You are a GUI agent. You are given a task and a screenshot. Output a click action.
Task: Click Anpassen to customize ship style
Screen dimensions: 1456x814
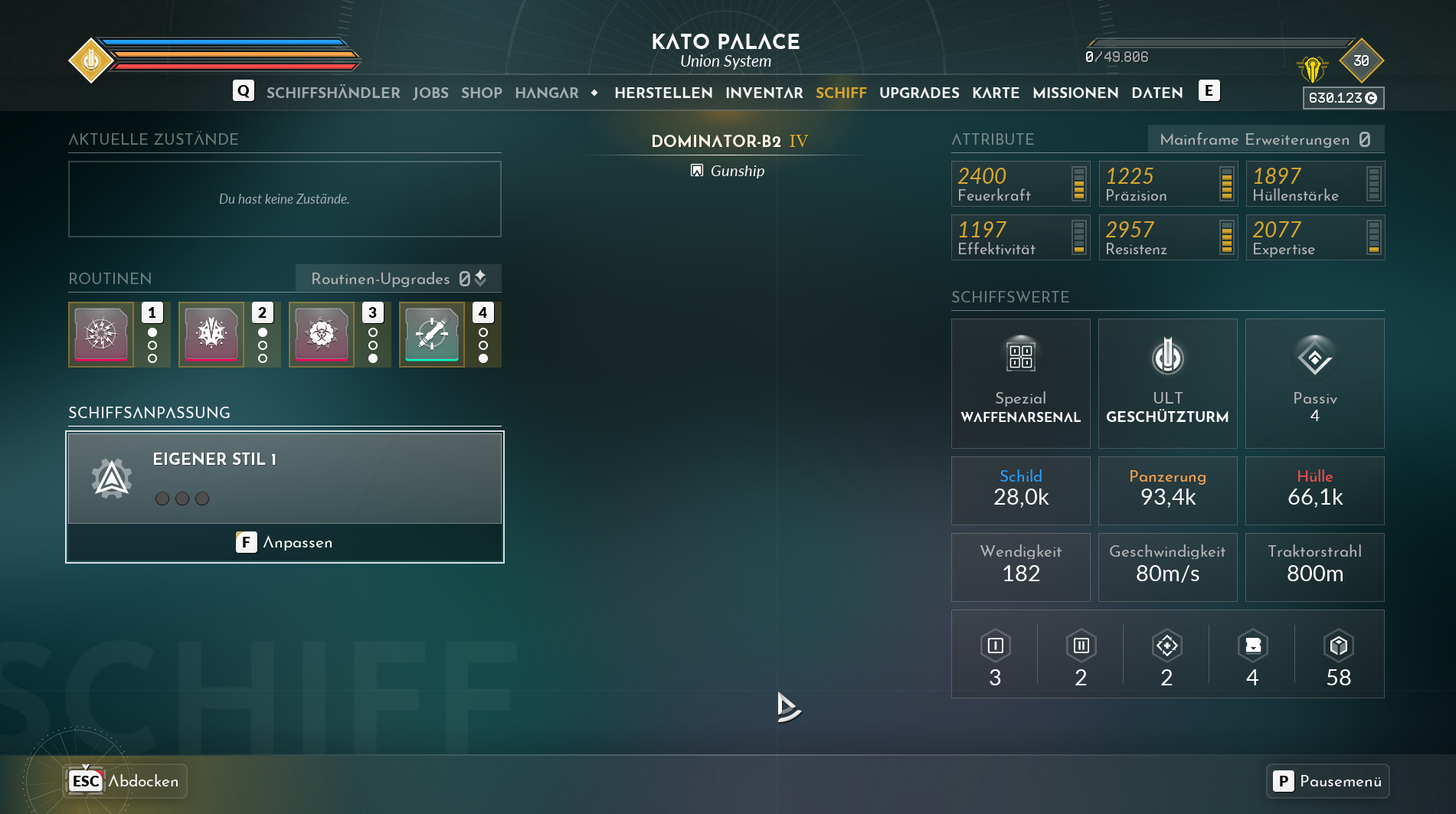click(285, 542)
